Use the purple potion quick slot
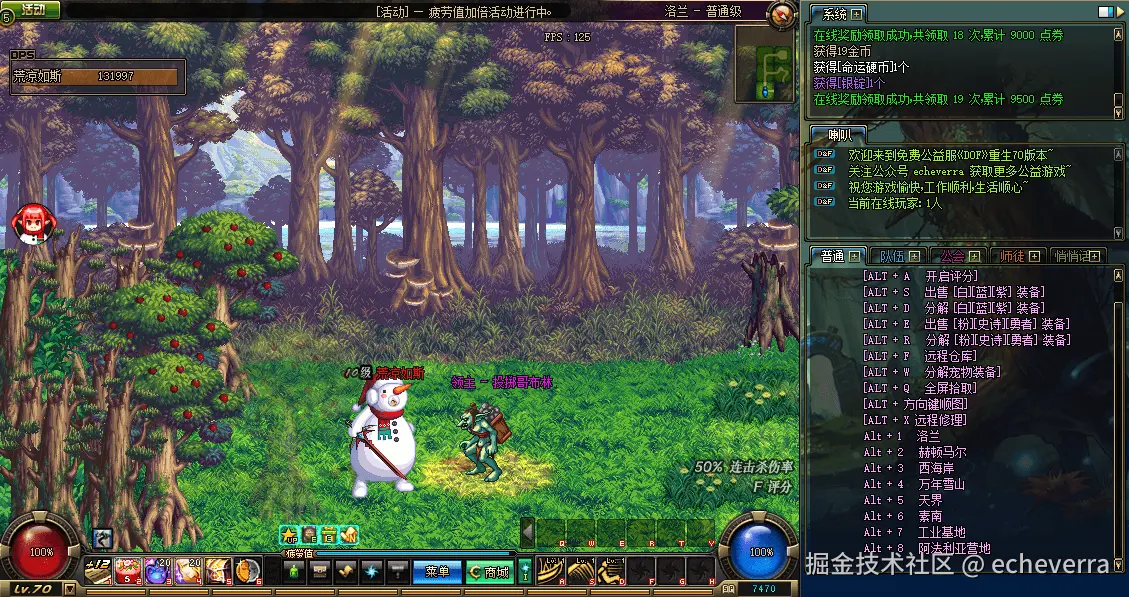Screen dimensions: 1129x597 coord(157,571)
